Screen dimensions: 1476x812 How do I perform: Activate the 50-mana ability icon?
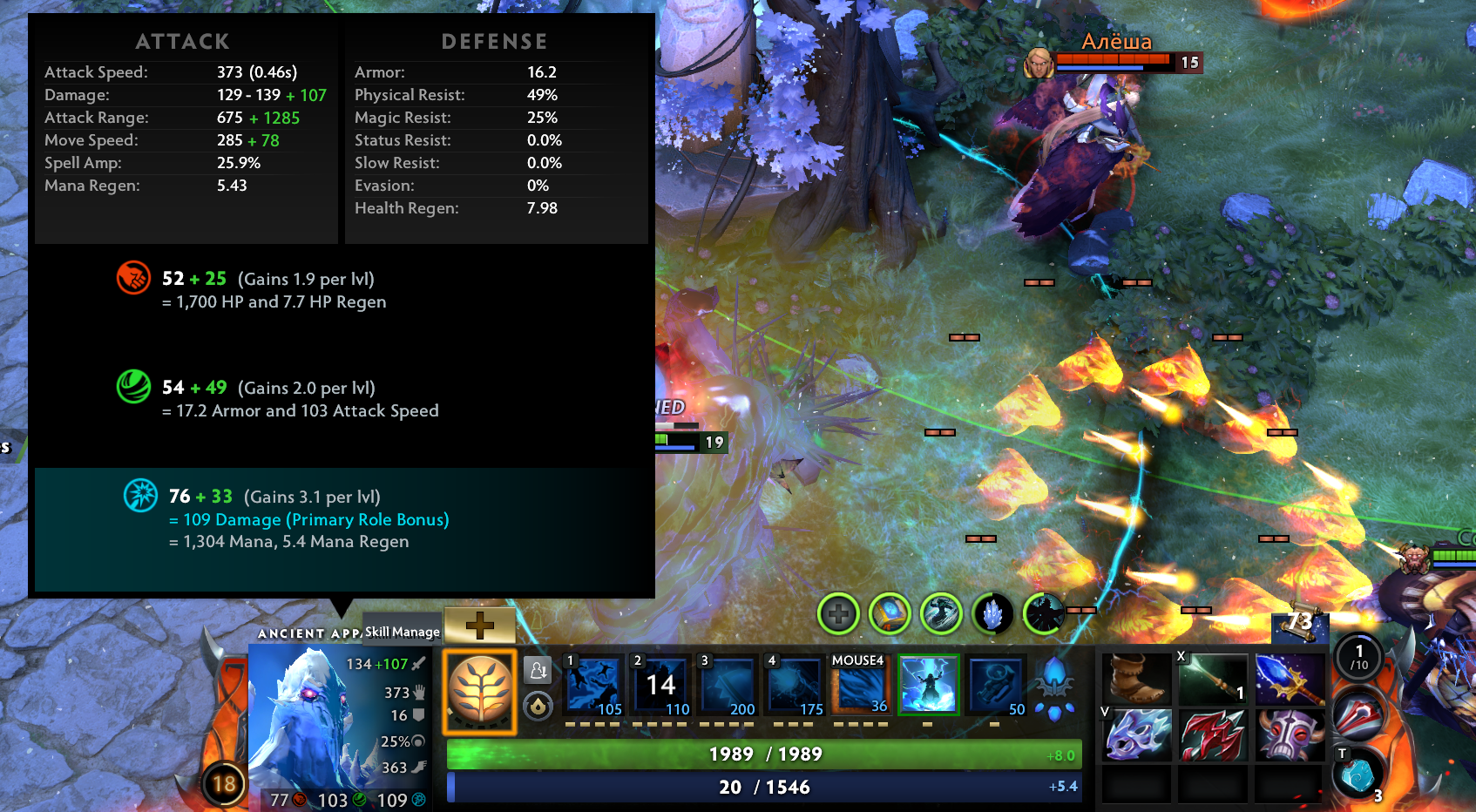pos(997,685)
